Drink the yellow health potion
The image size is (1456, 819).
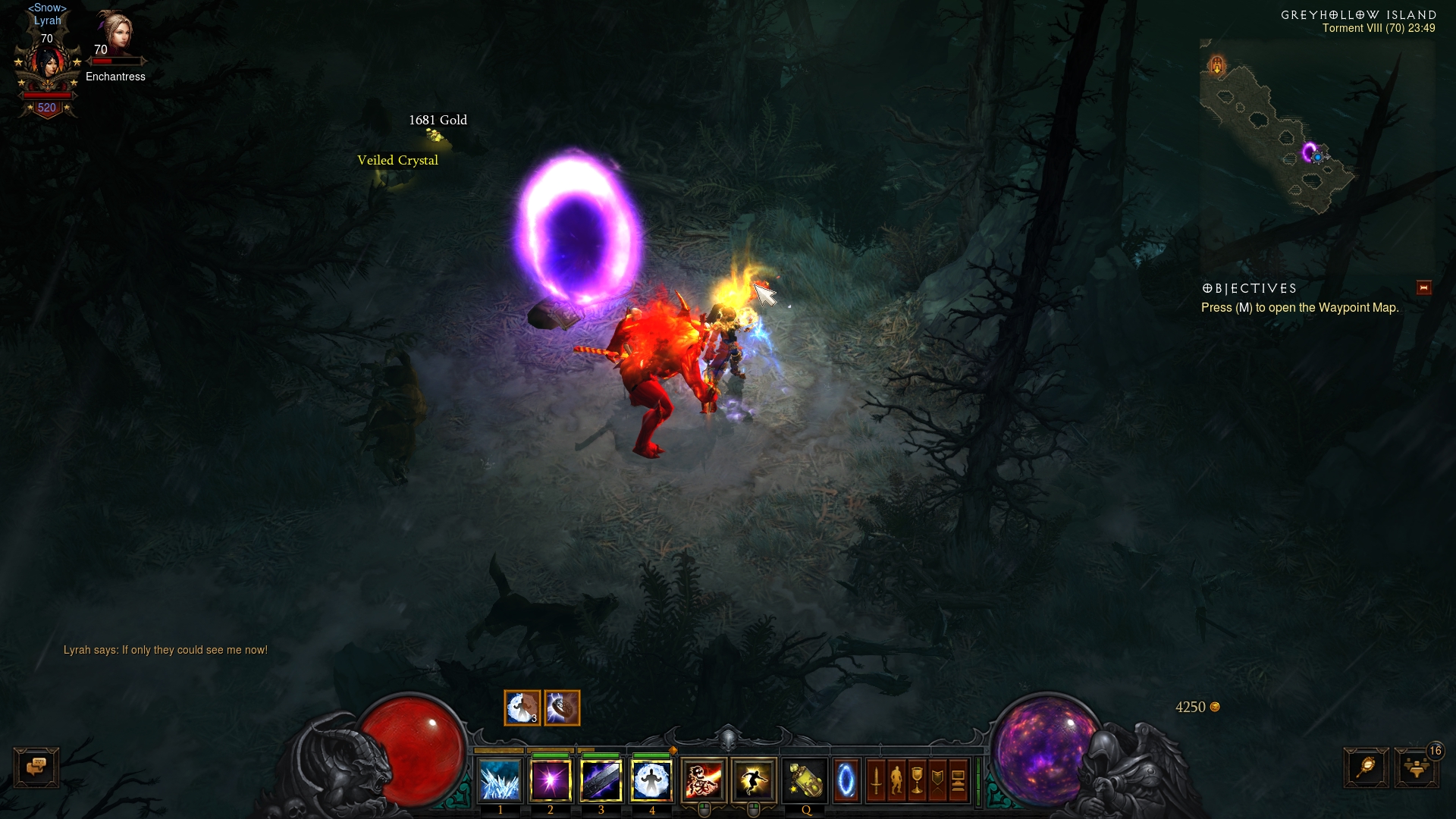(x=805, y=780)
